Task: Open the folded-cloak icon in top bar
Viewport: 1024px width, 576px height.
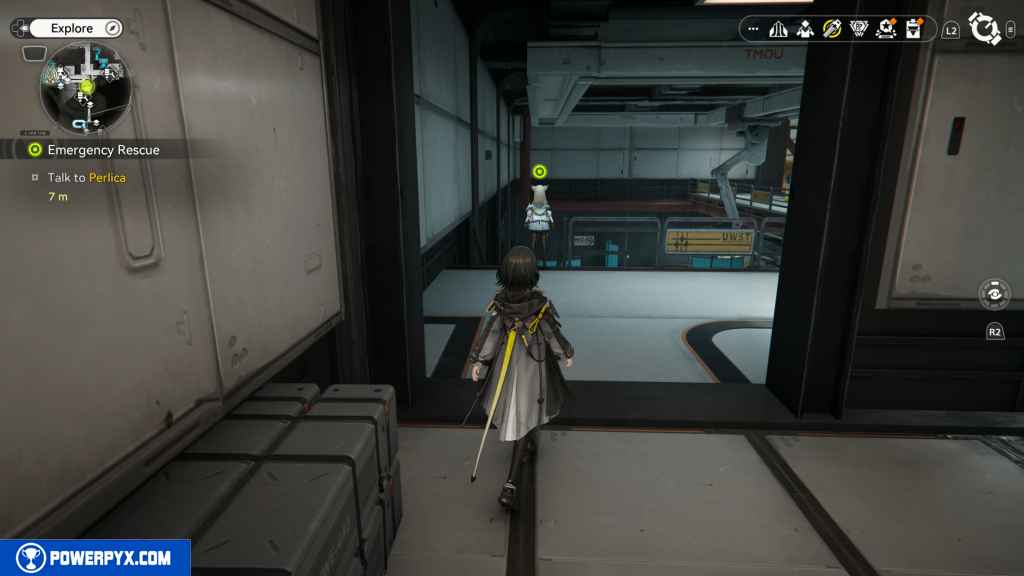Action: (x=778, y=29)
